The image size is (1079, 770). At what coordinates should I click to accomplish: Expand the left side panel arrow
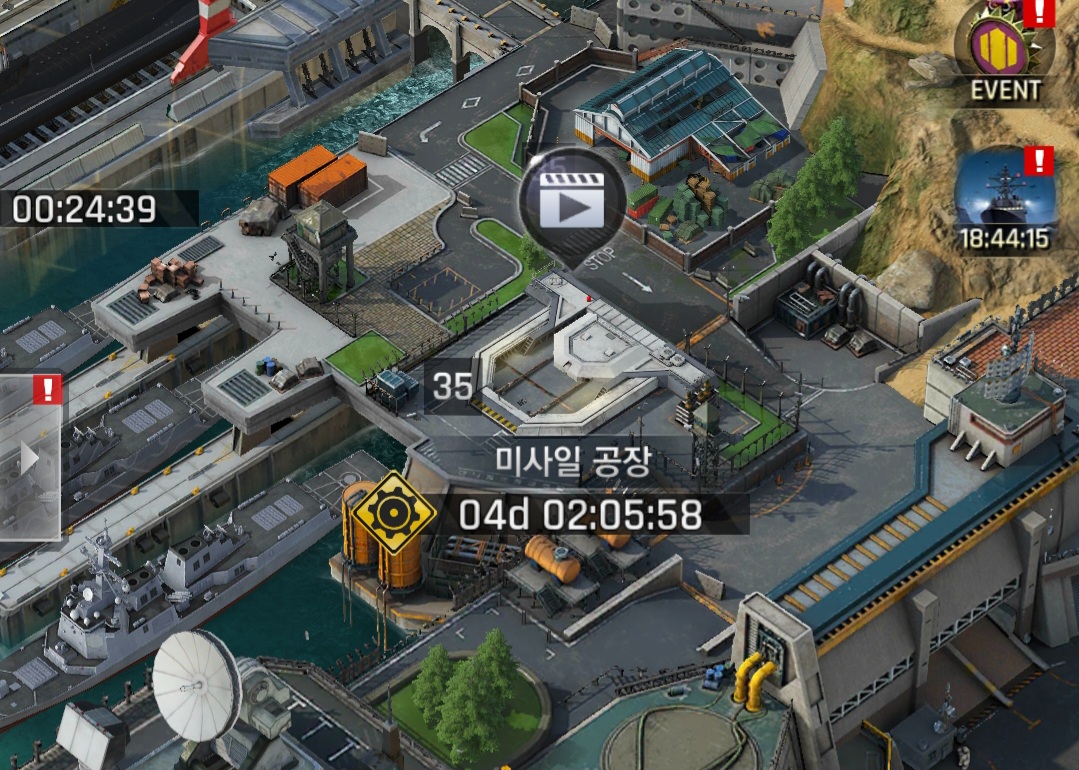click(x=30, y=459)
